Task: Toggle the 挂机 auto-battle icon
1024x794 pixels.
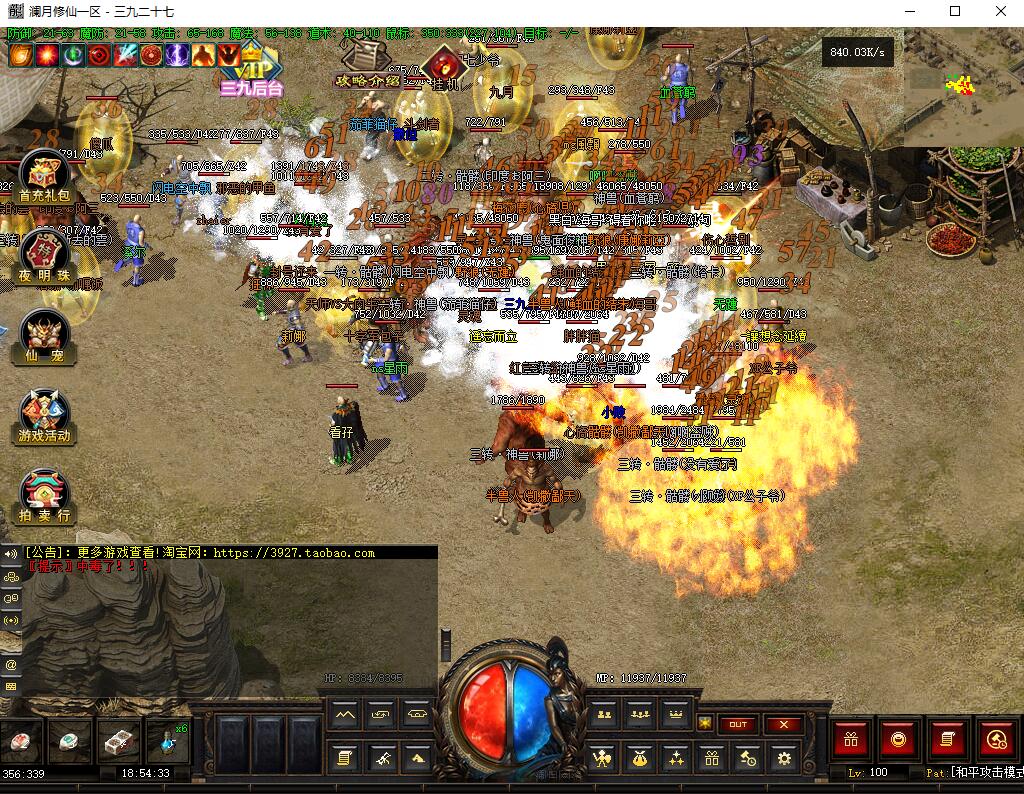Action: pos(442,70)
